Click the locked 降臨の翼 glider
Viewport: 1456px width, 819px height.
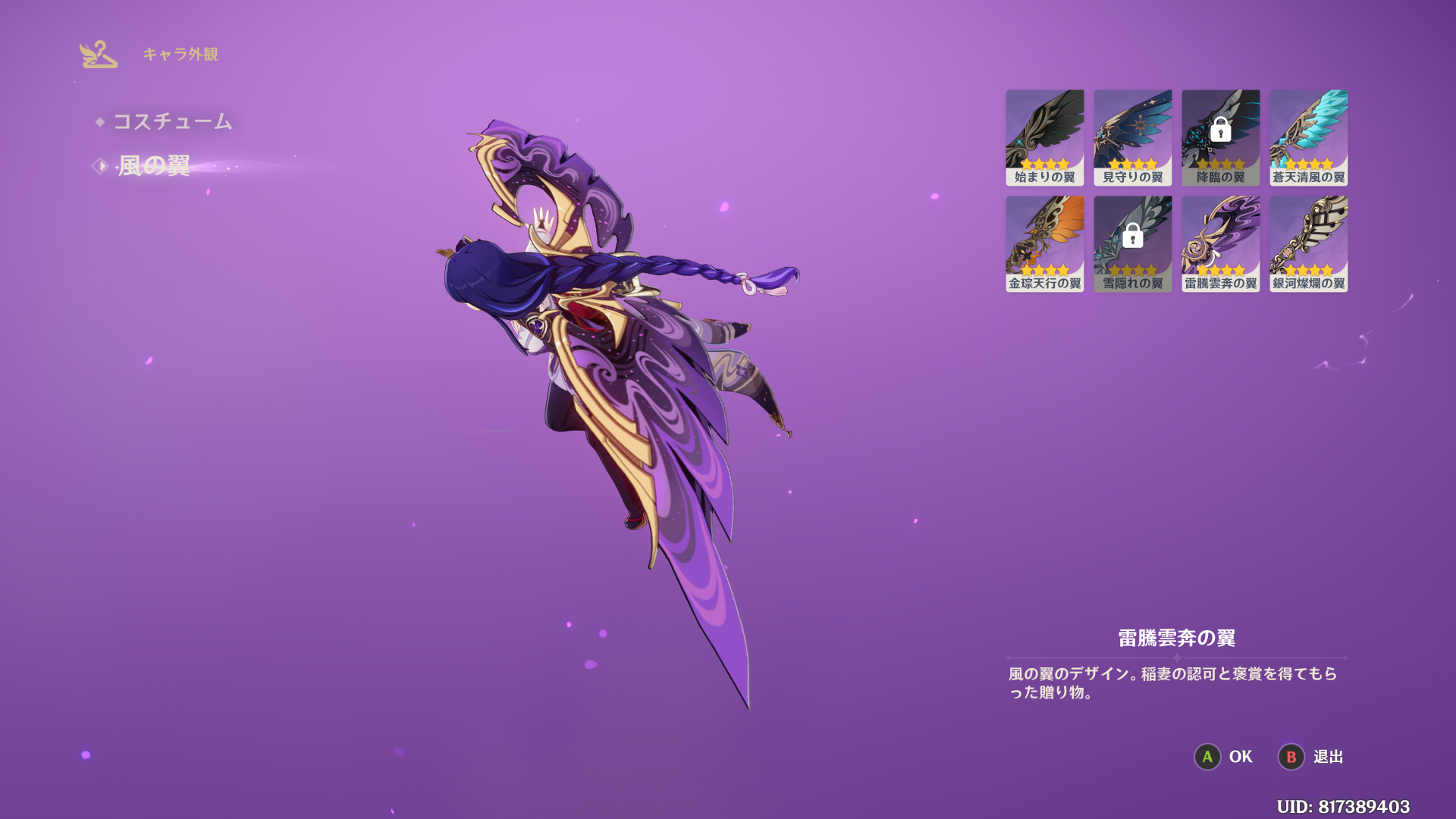tap(1220, 137)
